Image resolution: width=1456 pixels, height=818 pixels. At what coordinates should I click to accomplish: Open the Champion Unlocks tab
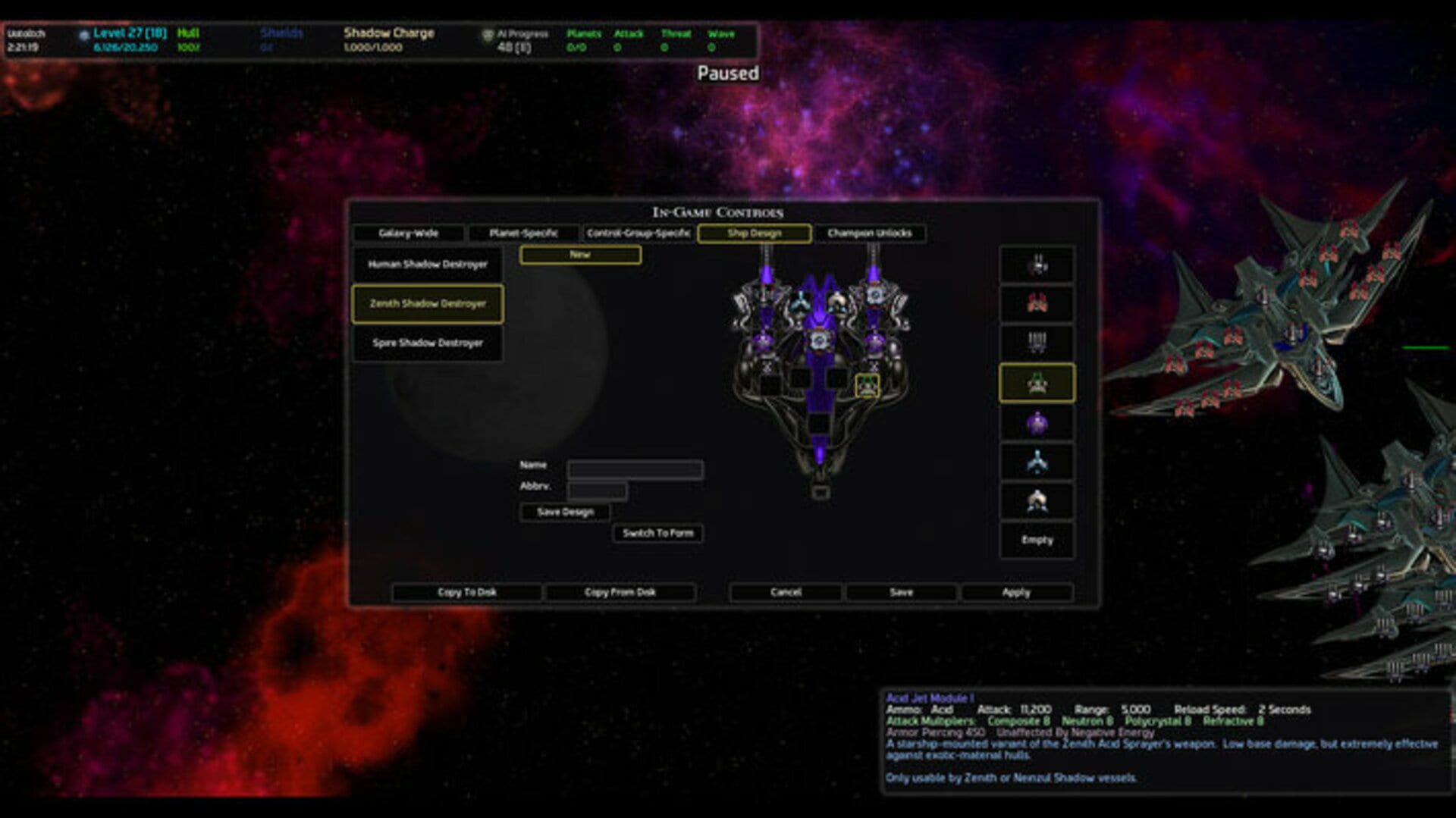click(x=870, y=233)
